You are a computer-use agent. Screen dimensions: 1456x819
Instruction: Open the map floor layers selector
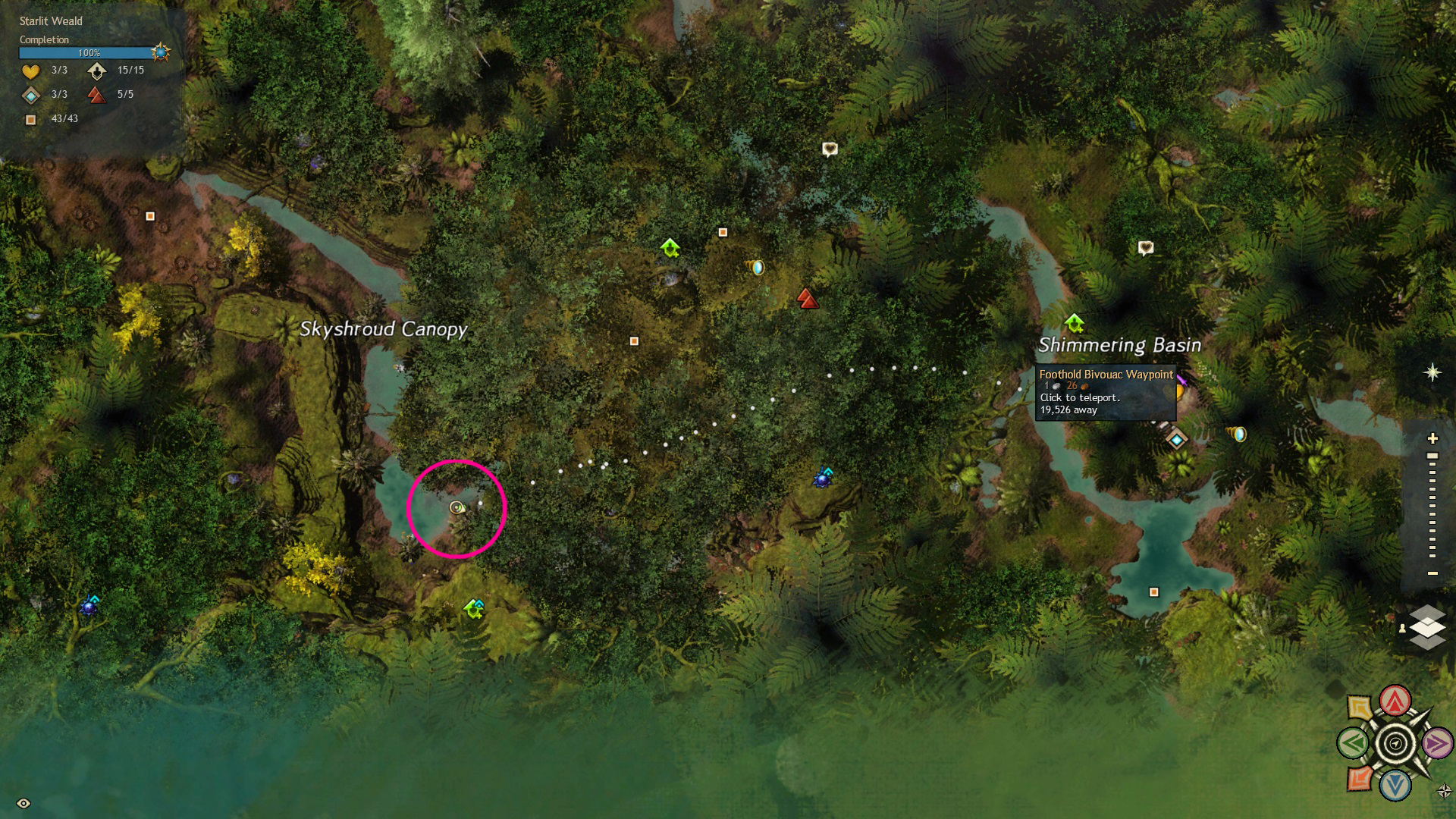pos(1427,627)
